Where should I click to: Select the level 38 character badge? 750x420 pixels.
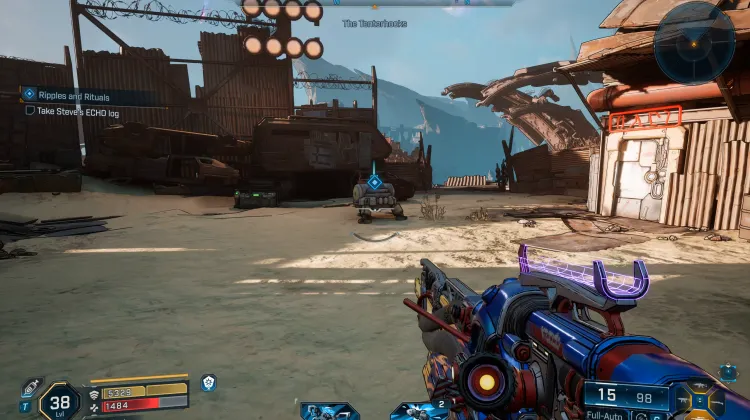click(x=59, y=402)
